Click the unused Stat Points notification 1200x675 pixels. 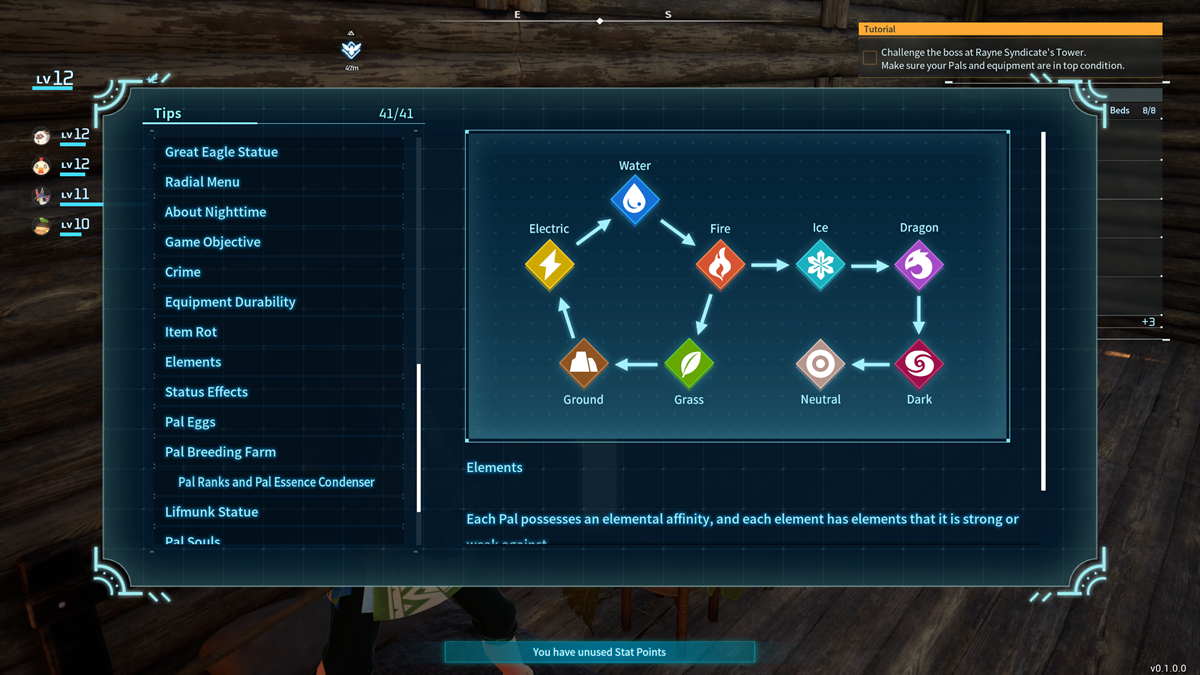pyautogui.click(x=599, y=652)
